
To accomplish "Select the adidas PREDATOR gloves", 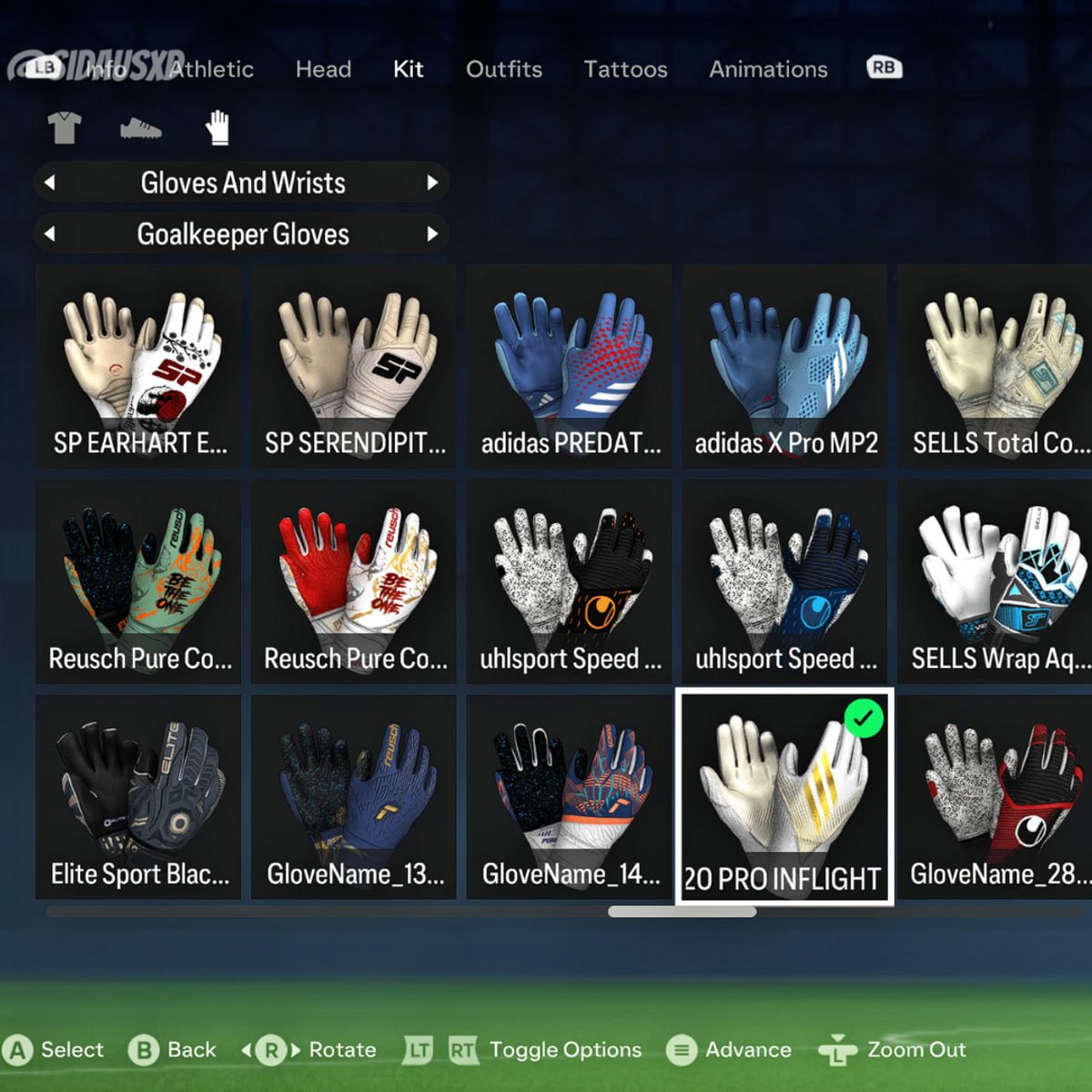I will point(570,367).
